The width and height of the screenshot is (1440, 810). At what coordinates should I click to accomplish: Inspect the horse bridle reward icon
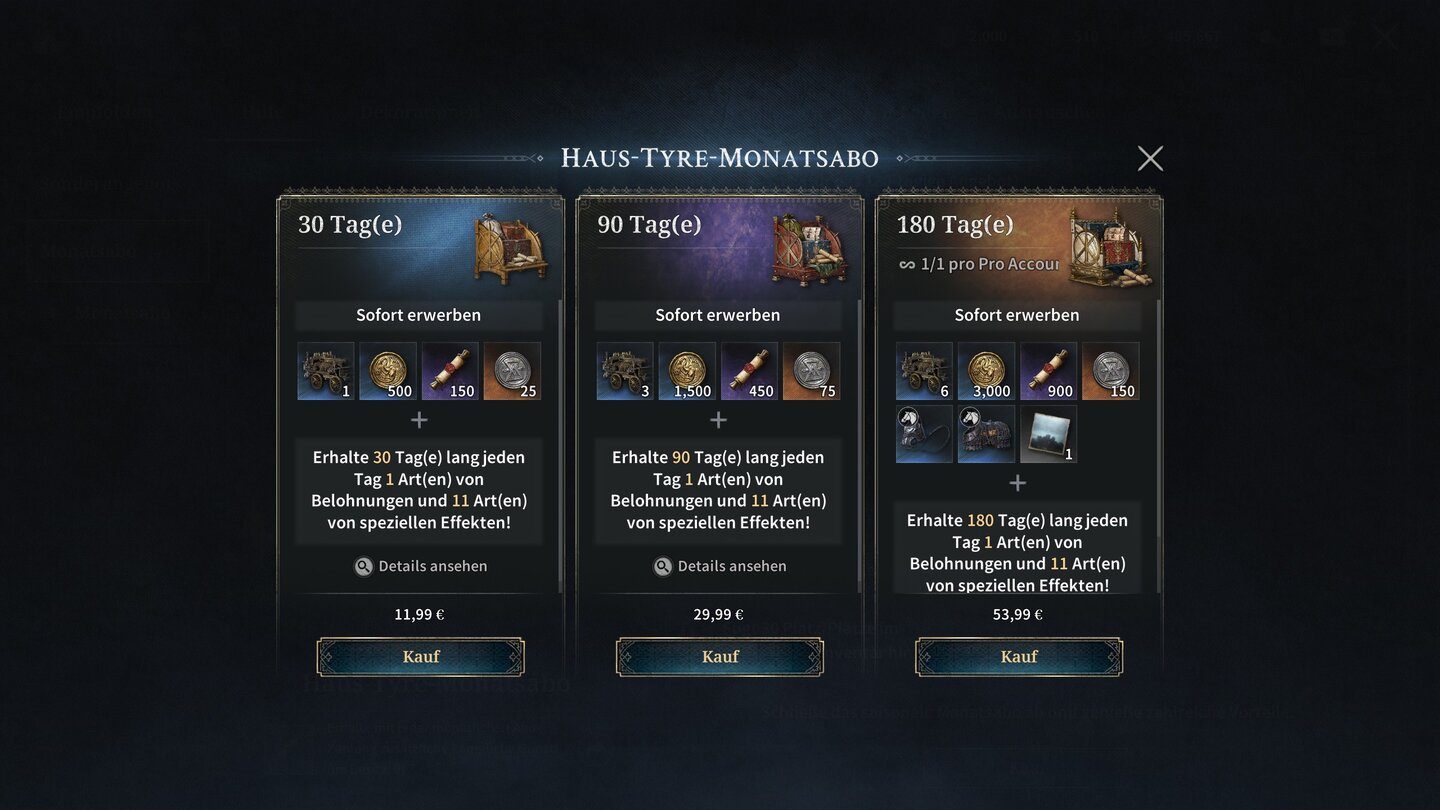click(x=924, y=434)
